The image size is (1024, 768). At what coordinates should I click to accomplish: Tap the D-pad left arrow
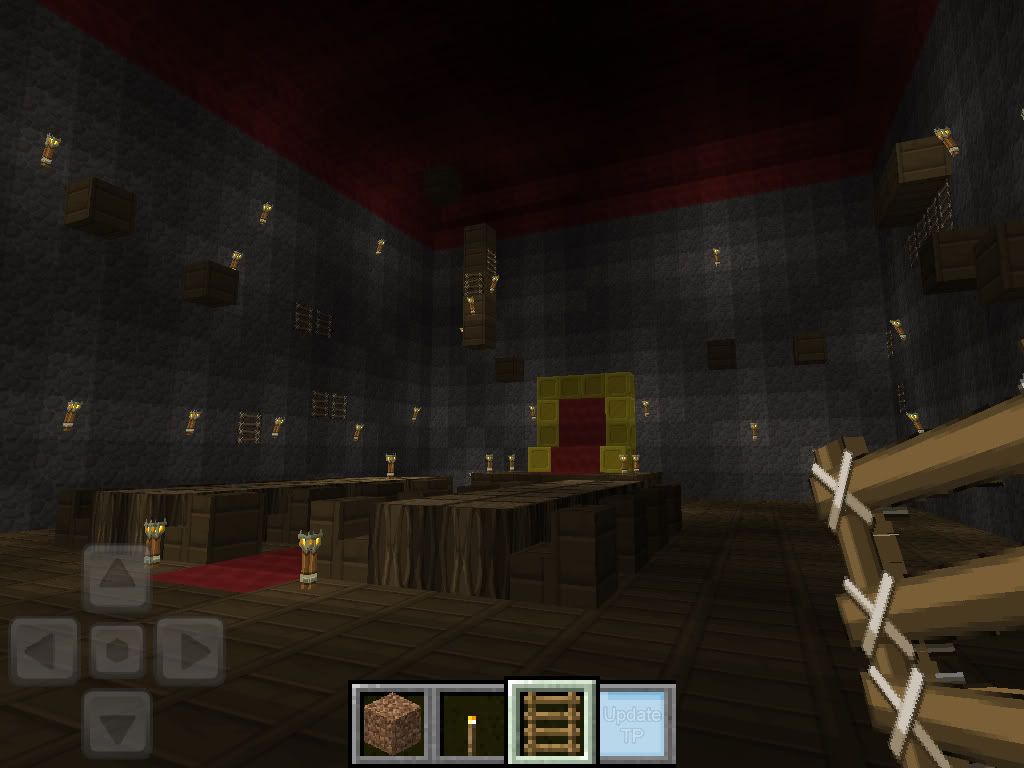[x=44, y=652]
